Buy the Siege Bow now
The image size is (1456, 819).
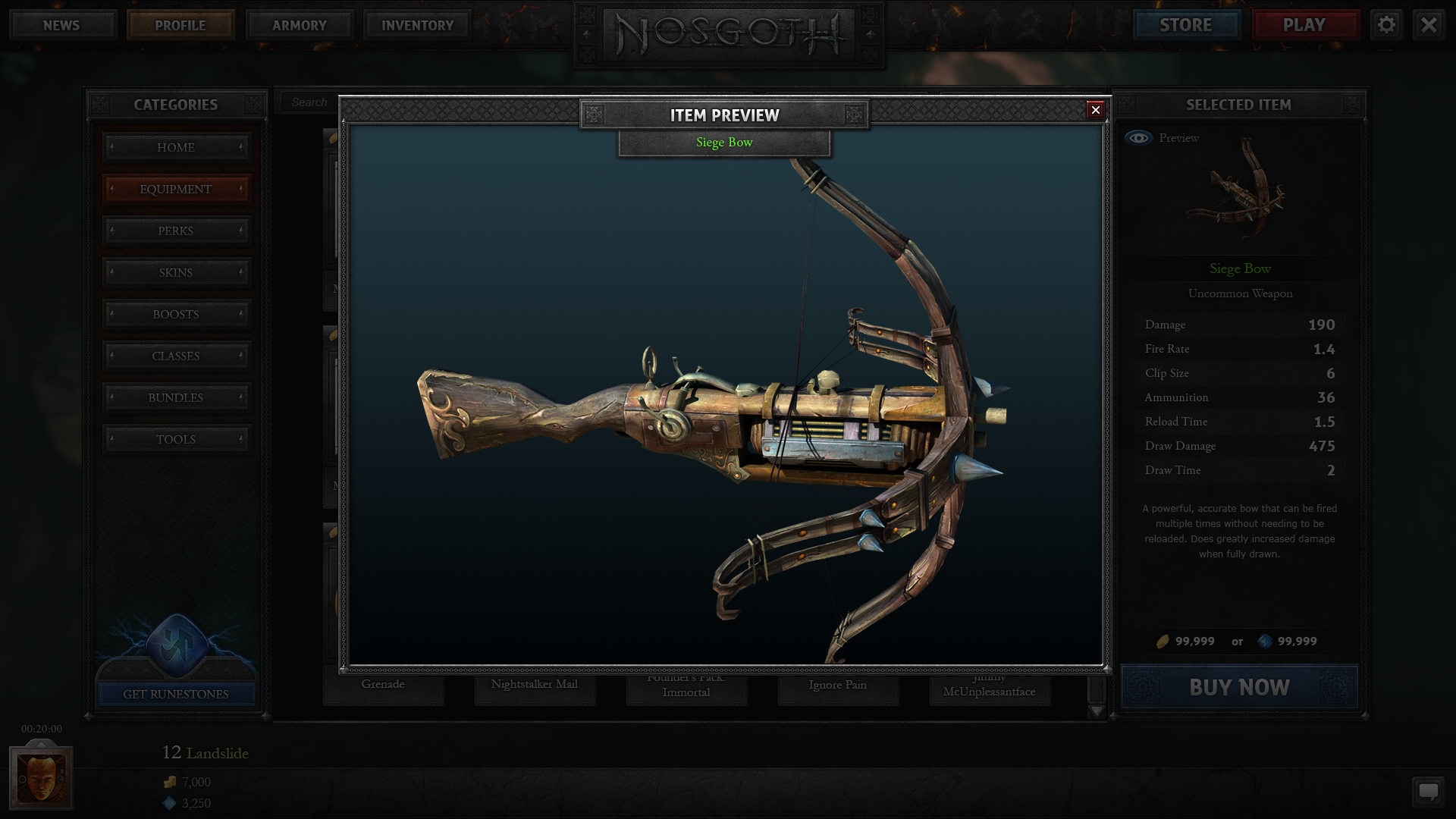tap(1239, 687)
